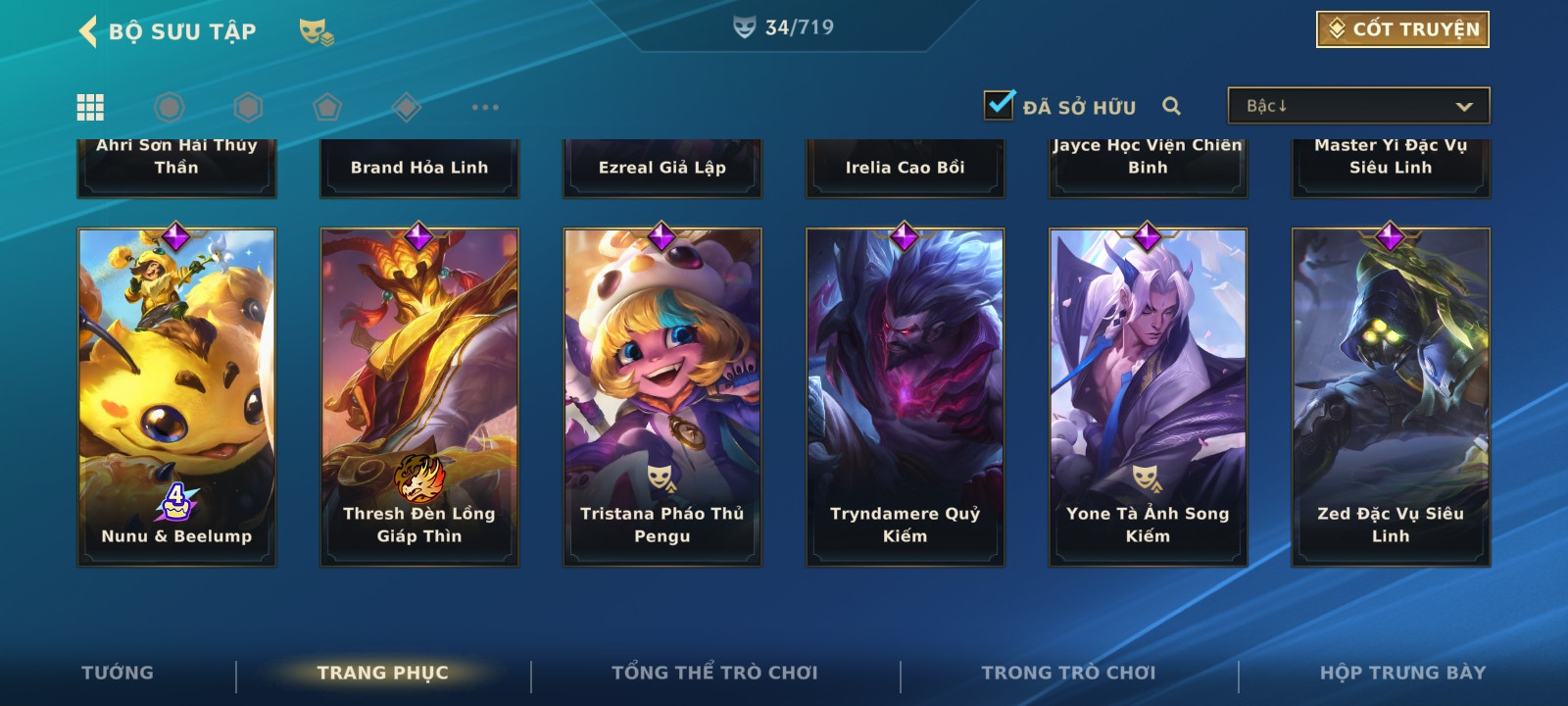
Task: Go back from Bộ Sưu Tập screen
Action: (88, 31)
